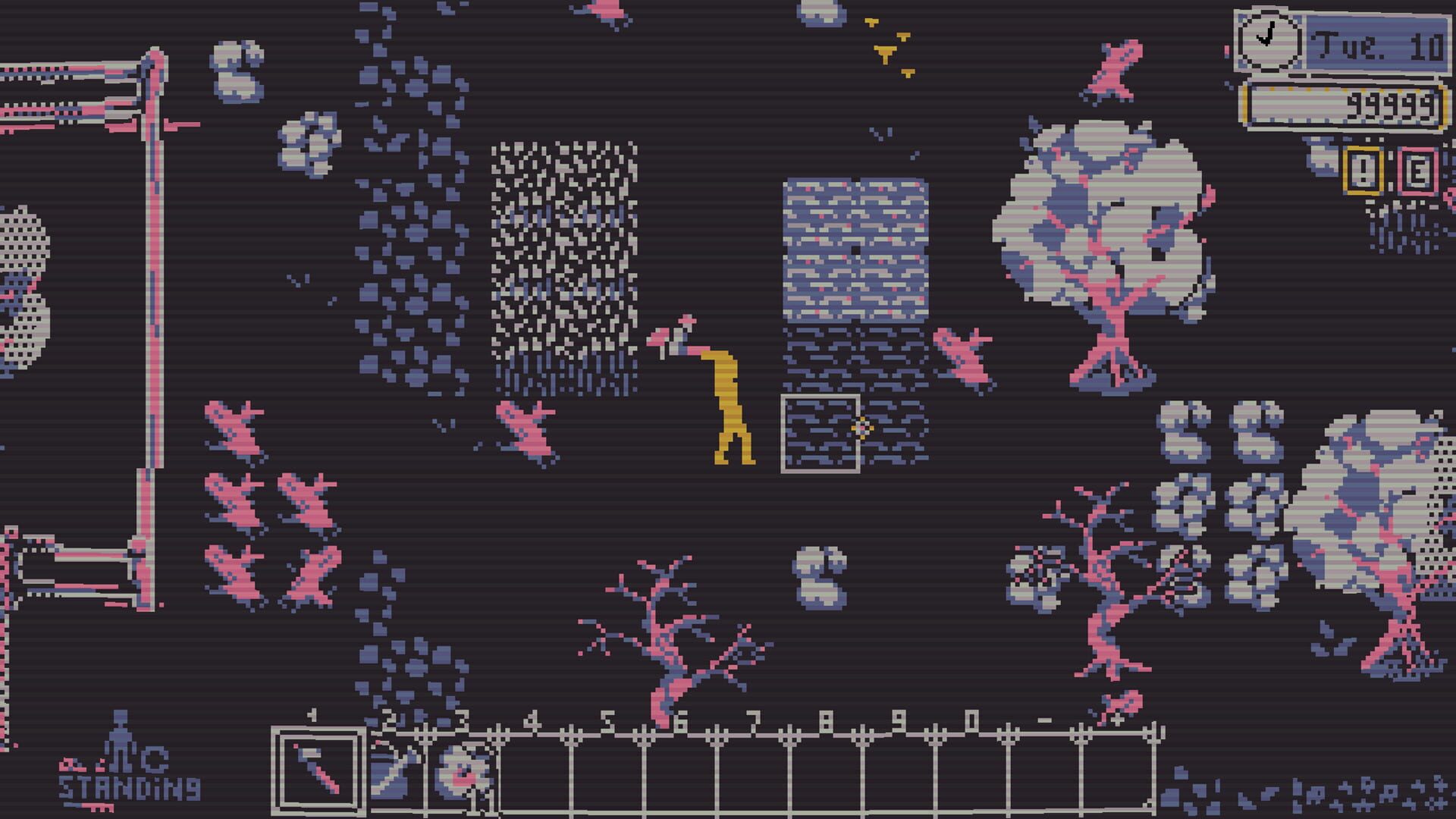The height and width of the screenshot is (819, 1456).
Task: Click the yellow exclamation mark indicator
Action: [1363, 170]
